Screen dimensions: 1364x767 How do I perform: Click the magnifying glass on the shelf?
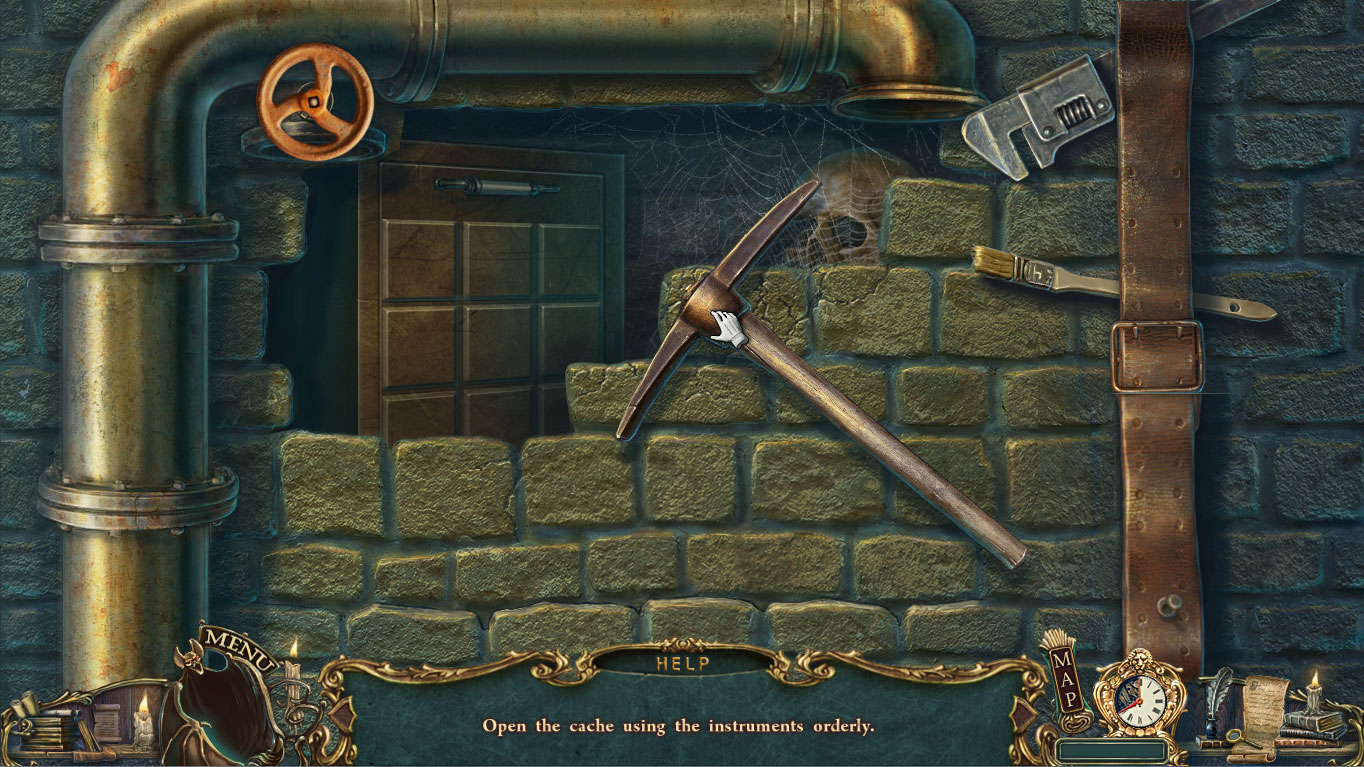pyautogui.click(x=1235, y=736)
